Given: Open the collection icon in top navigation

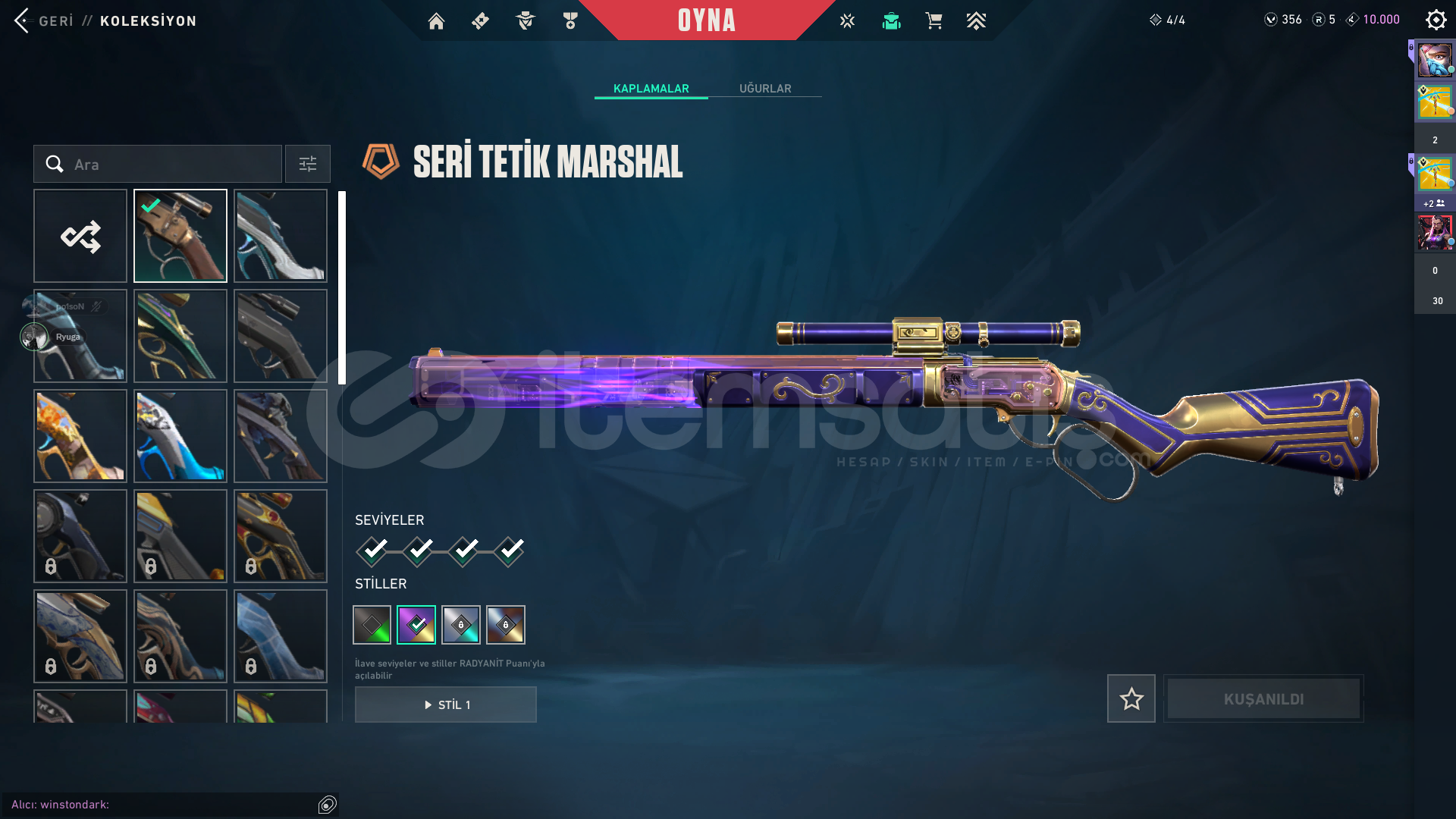Looking at the screenshot, I should click(891, 21).
